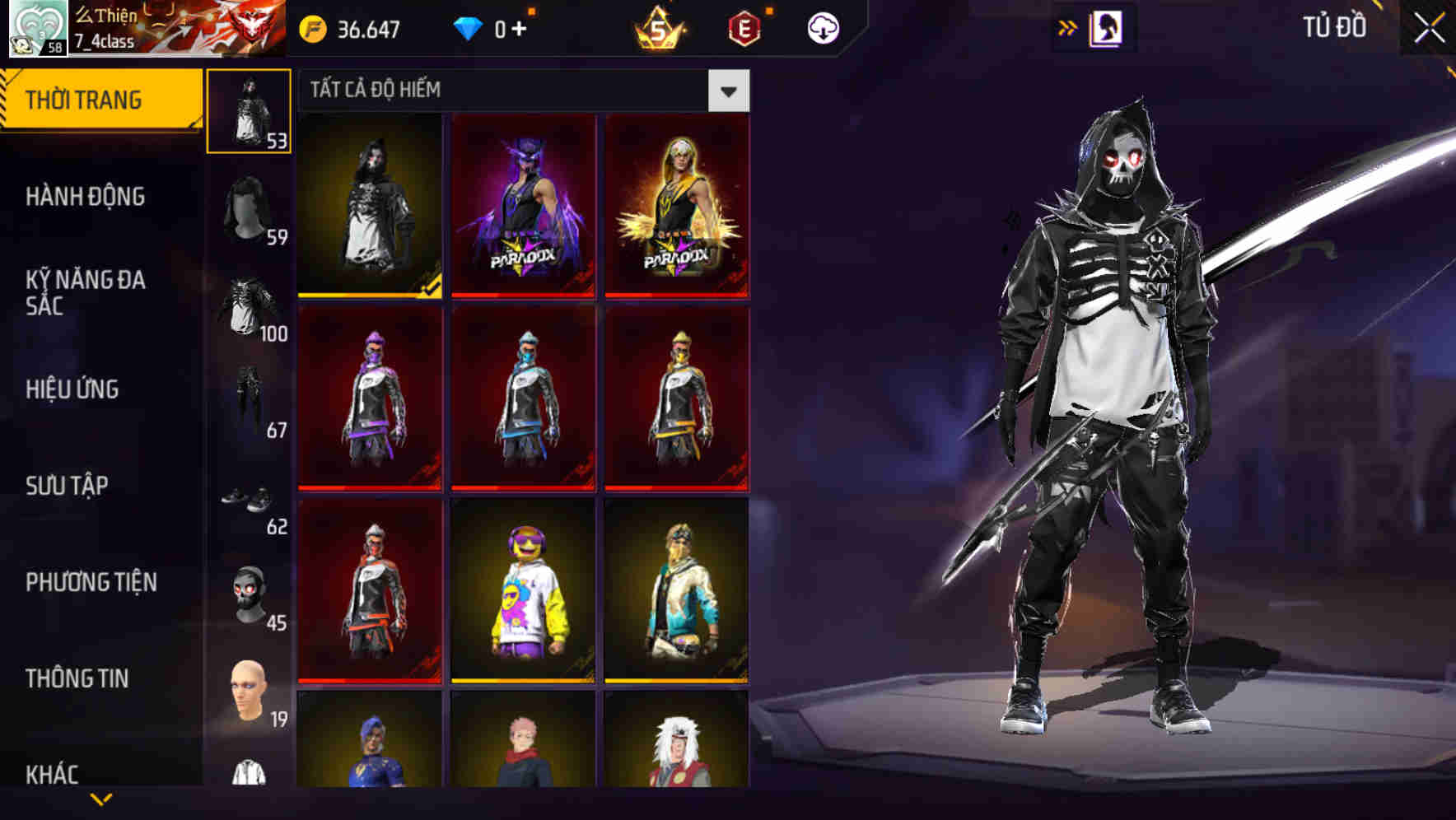Open the hair category icon showing 59
The height and width of the screenshot is (820, 1456).
249,206
